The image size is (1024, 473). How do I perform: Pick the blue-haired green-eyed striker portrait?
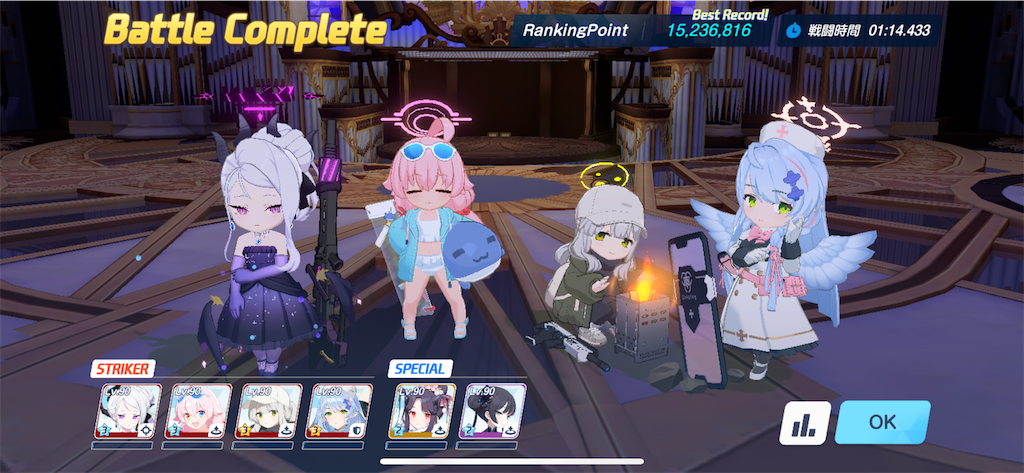339,411
